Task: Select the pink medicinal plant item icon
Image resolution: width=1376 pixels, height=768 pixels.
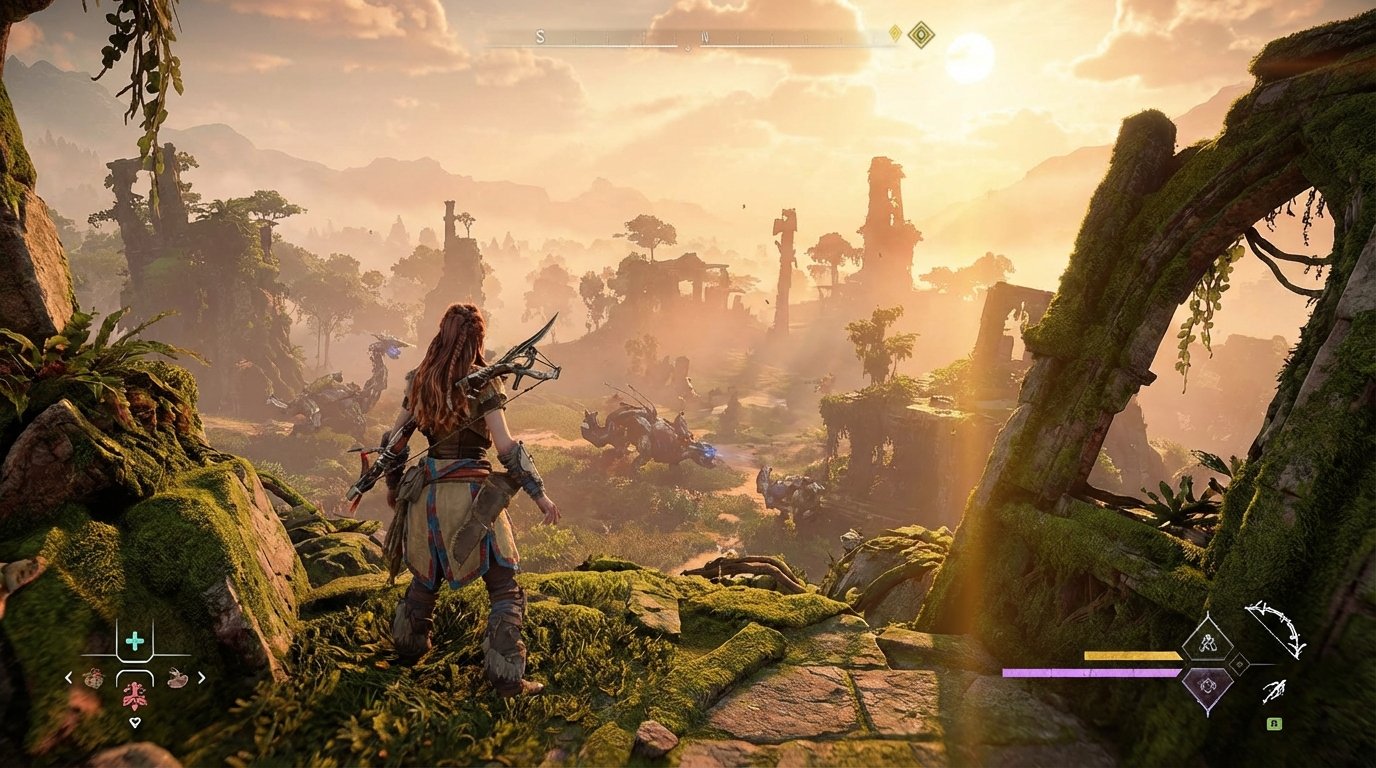Action: pyautogui.click(x=136, y=697)
